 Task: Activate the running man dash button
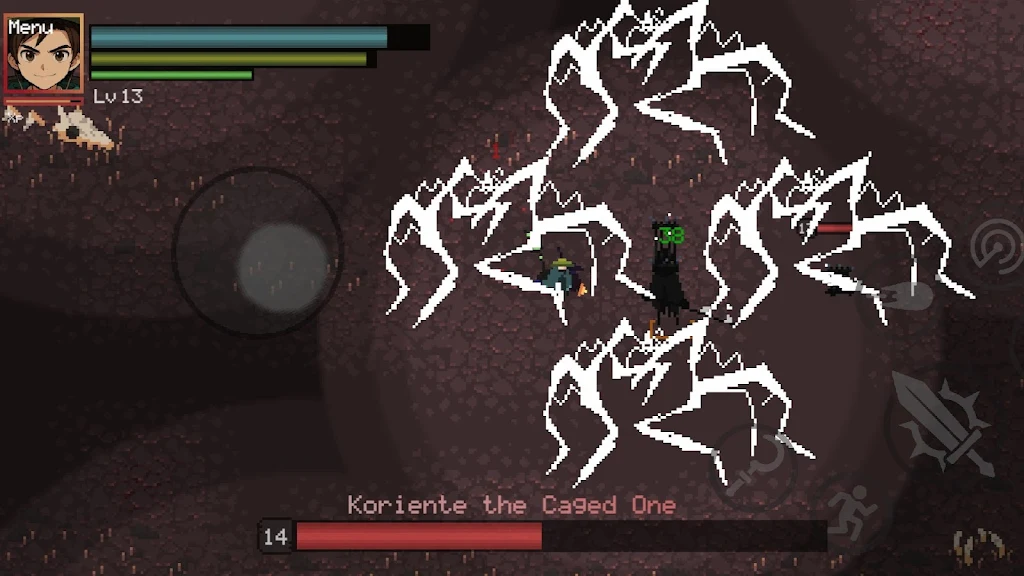(x=851, y=511)
